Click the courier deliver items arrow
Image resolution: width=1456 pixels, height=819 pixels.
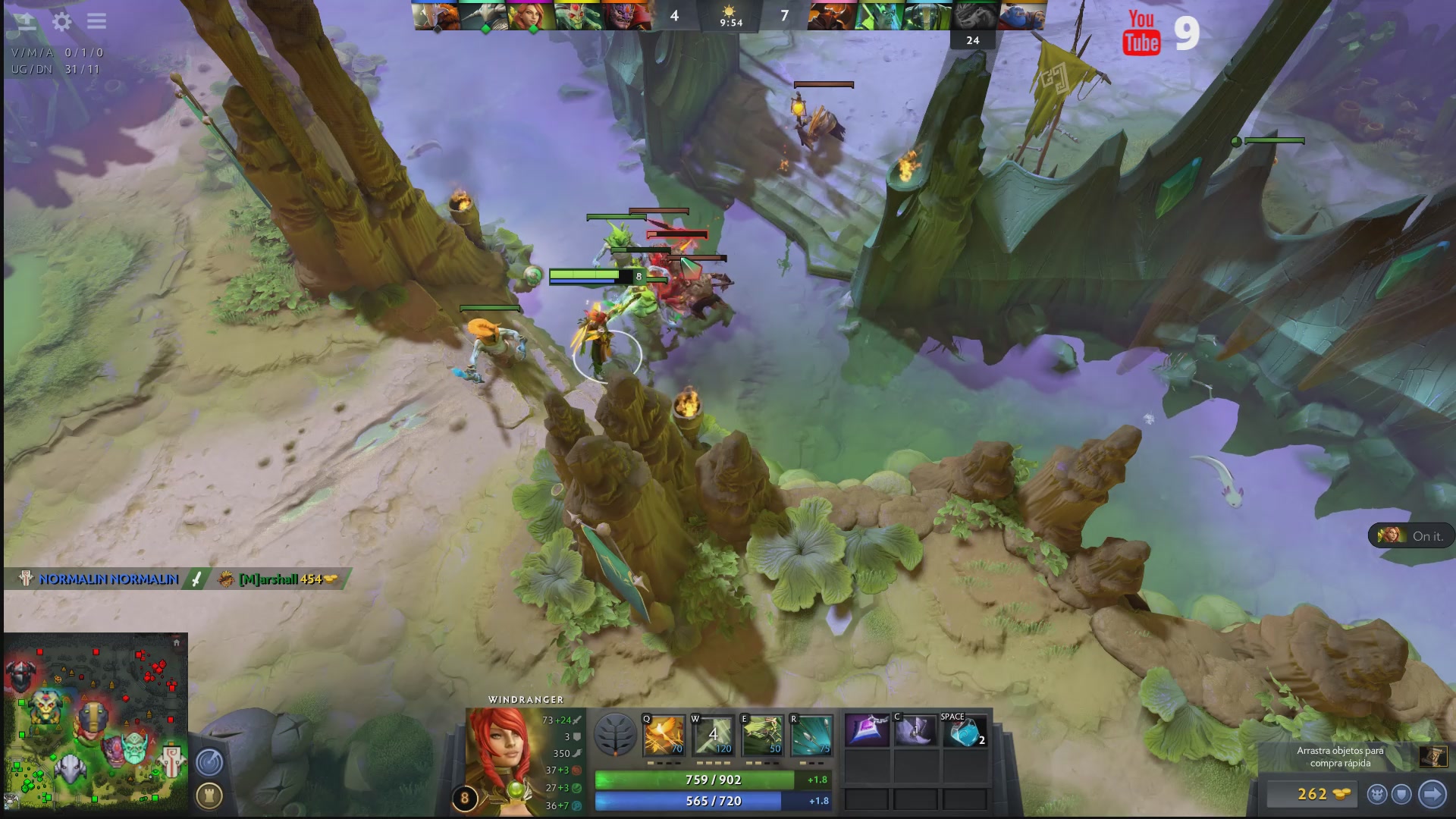click(1432, 794)
